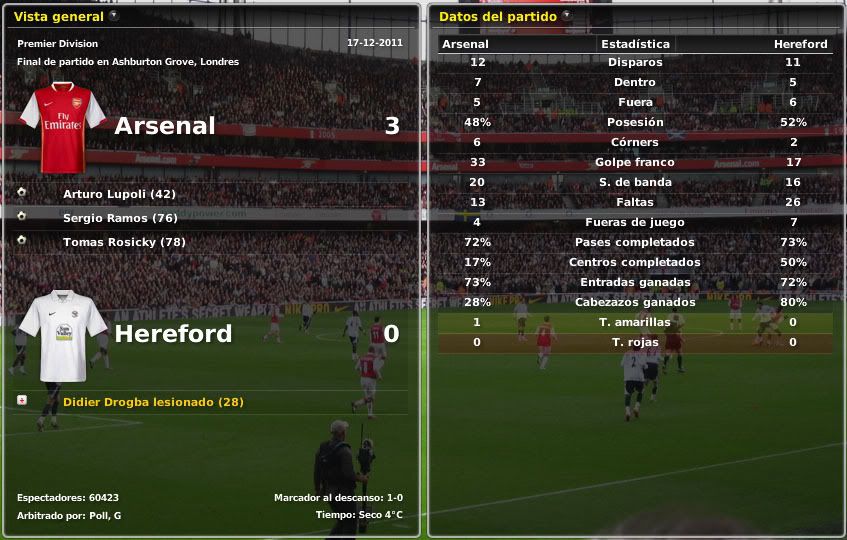
Task: Open the Vista general panel dropdown
Action: point(113,16)
